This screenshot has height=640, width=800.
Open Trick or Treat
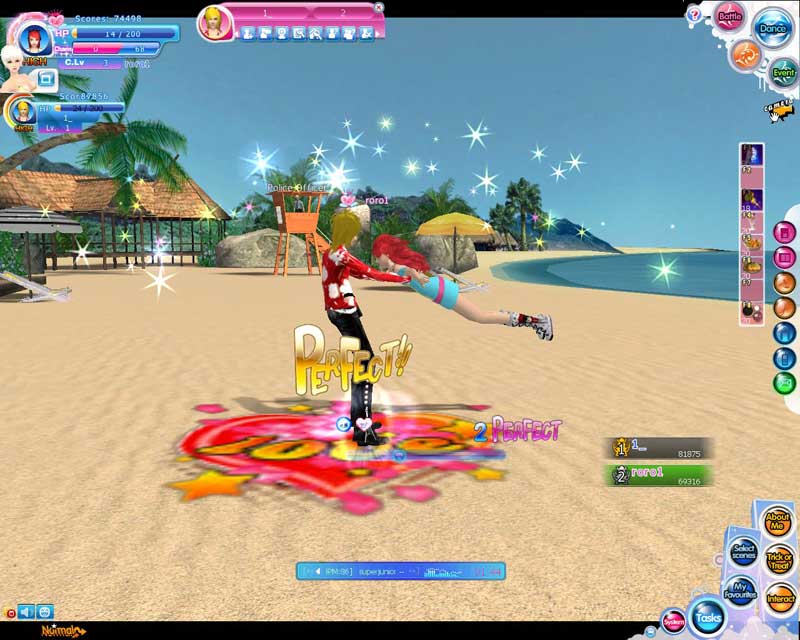(x=779, y=561)
